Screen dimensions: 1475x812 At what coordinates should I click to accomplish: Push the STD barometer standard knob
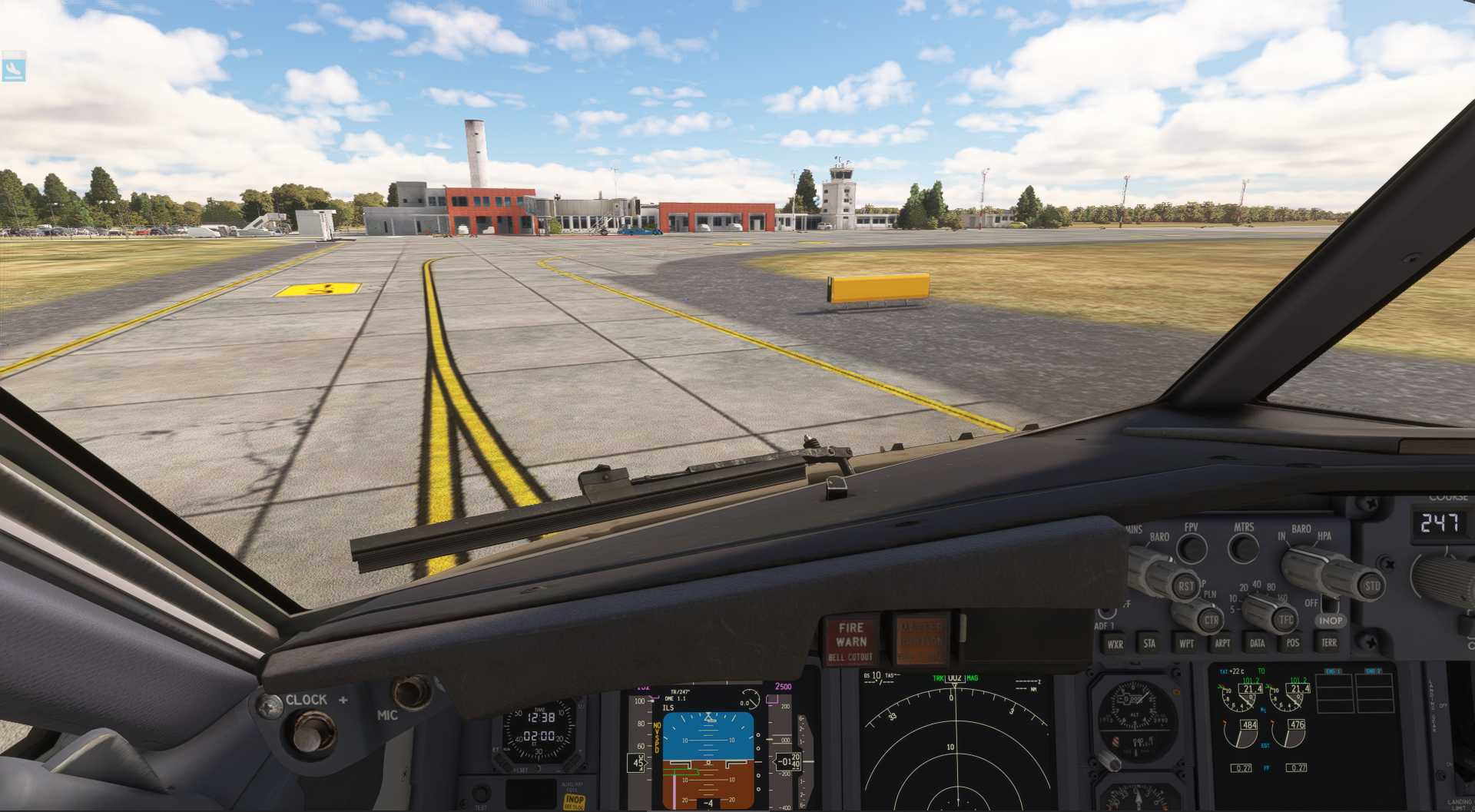point(1371,586)
